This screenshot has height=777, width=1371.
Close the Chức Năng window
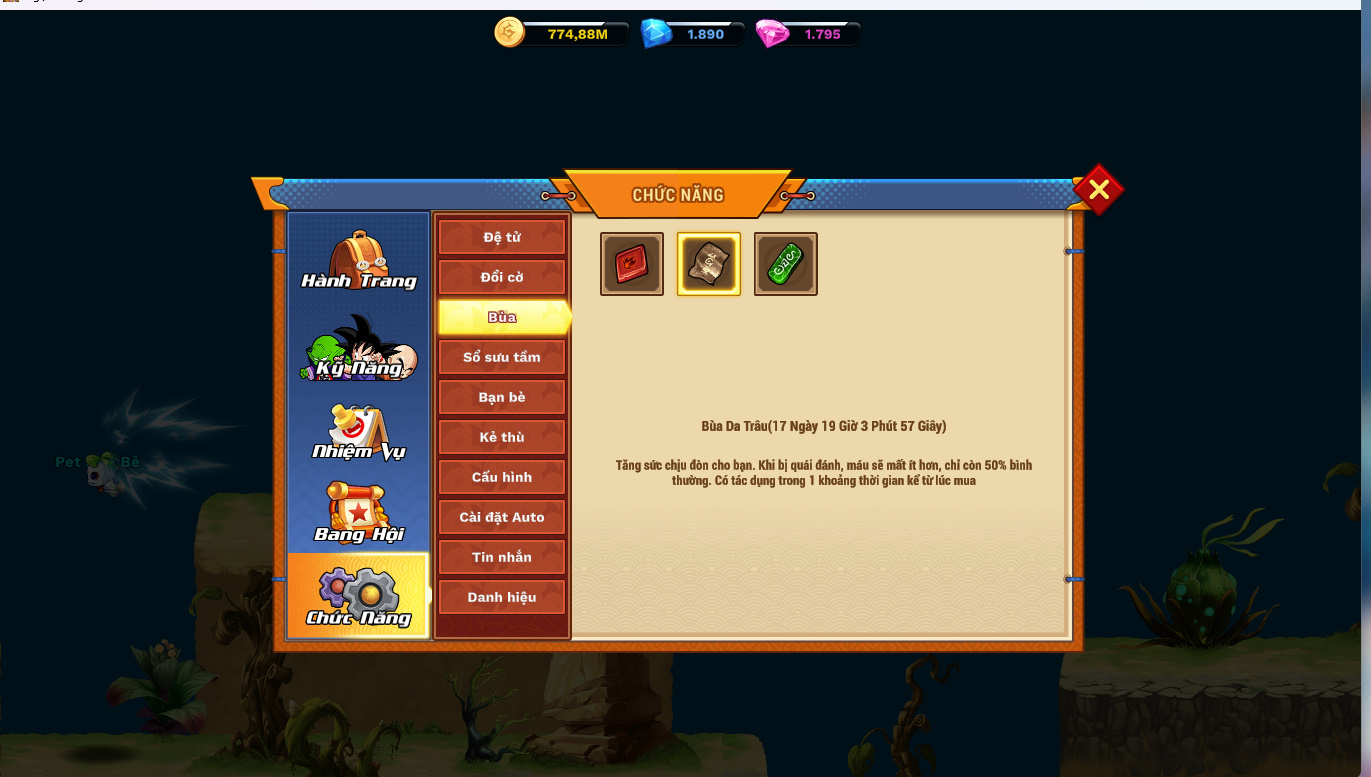[x=1098, y=189]
